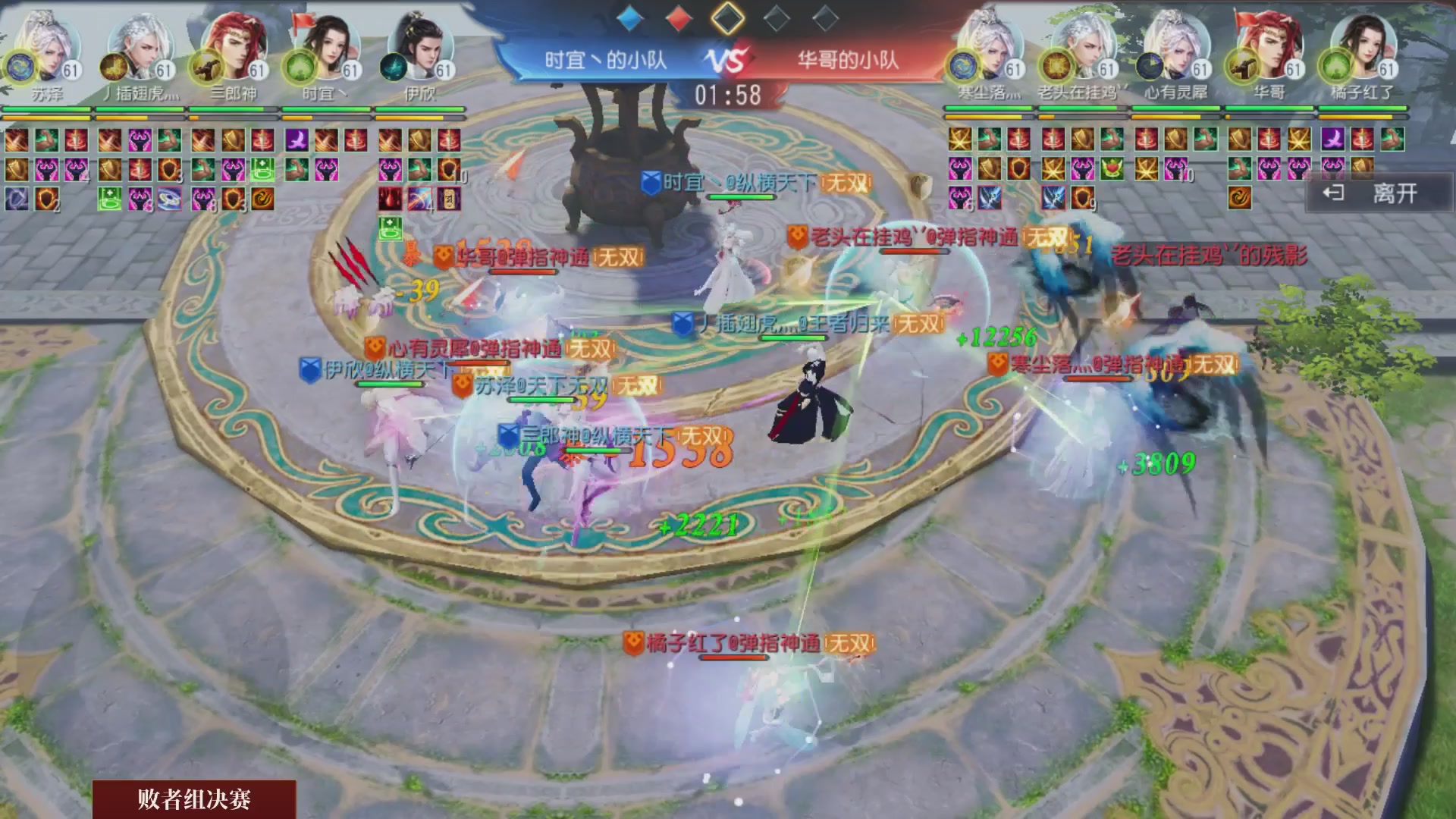
Task: Click the green healing pad buff icon under 三郎神
Action: (262, 169)
